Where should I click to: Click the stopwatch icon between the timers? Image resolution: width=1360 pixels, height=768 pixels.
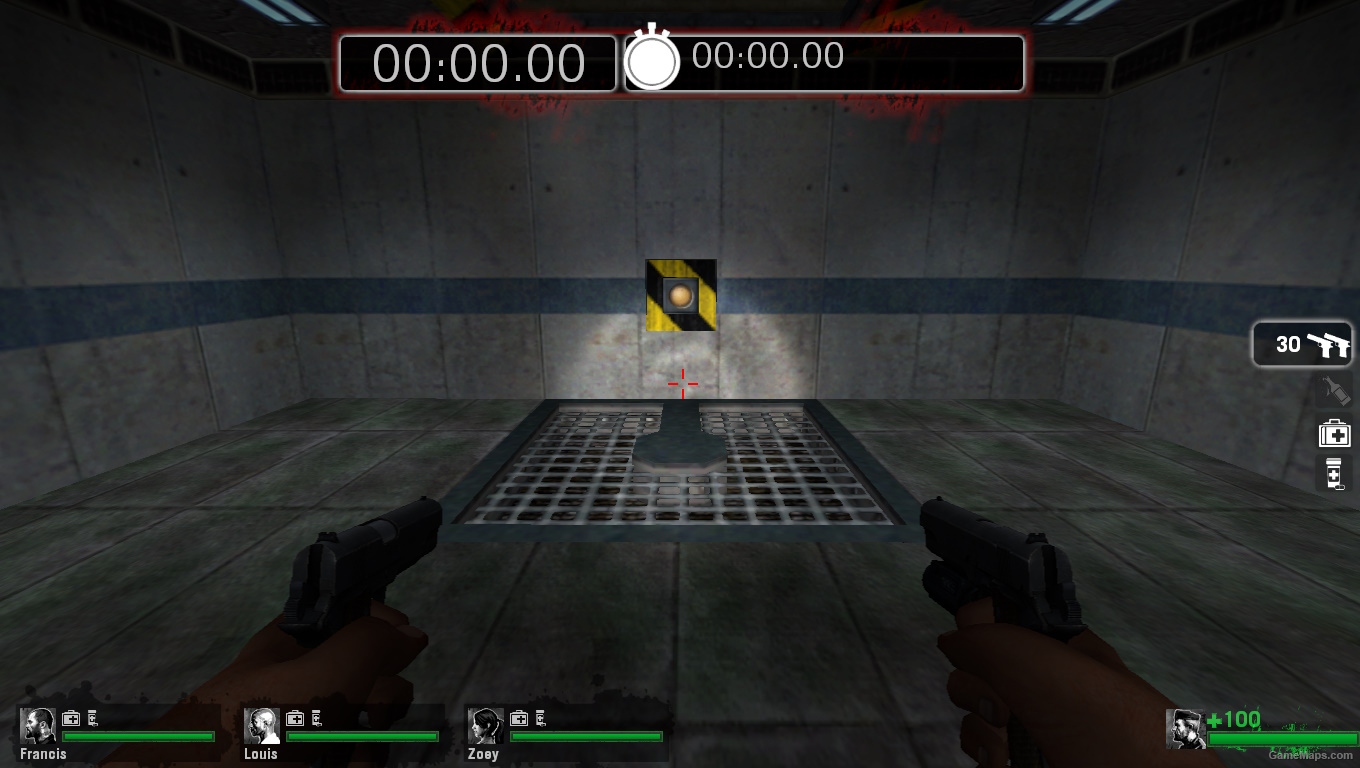tap(653, 63)
